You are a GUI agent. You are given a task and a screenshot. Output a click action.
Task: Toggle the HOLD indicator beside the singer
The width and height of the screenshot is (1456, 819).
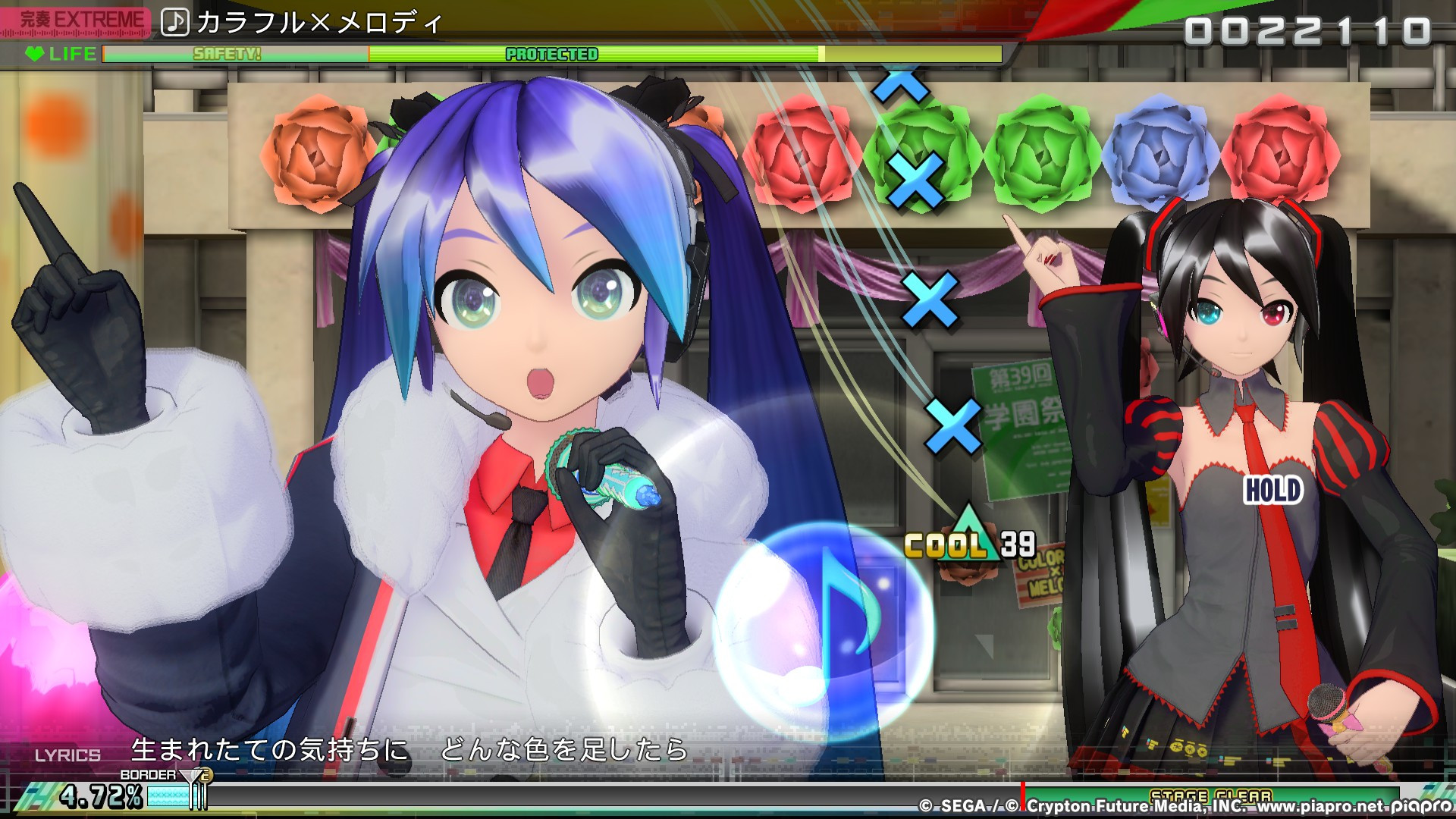pyautogui.click(x=1271, y=491)
